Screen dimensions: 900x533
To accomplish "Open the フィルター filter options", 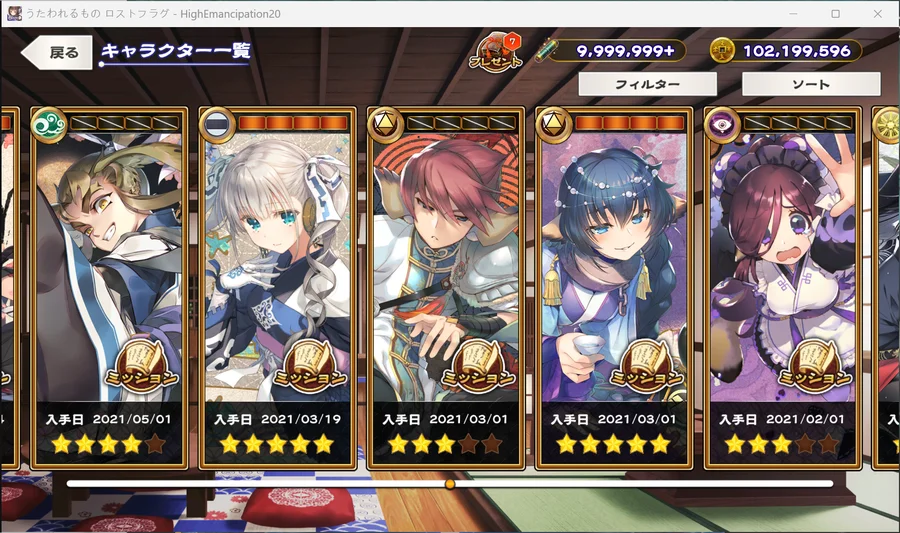I will tap(647, 85).
